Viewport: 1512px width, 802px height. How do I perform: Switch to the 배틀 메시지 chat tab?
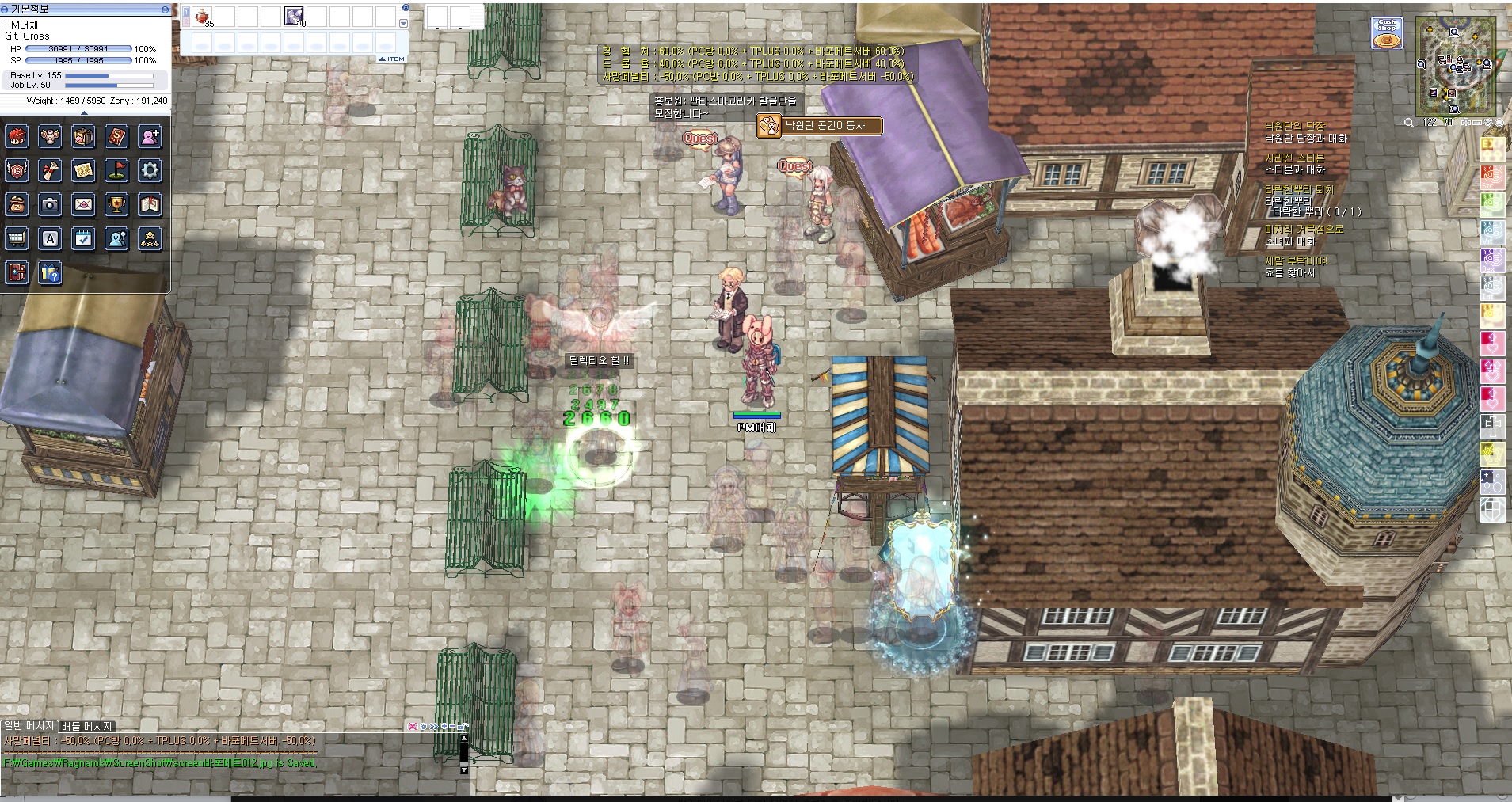pos(87,726)
